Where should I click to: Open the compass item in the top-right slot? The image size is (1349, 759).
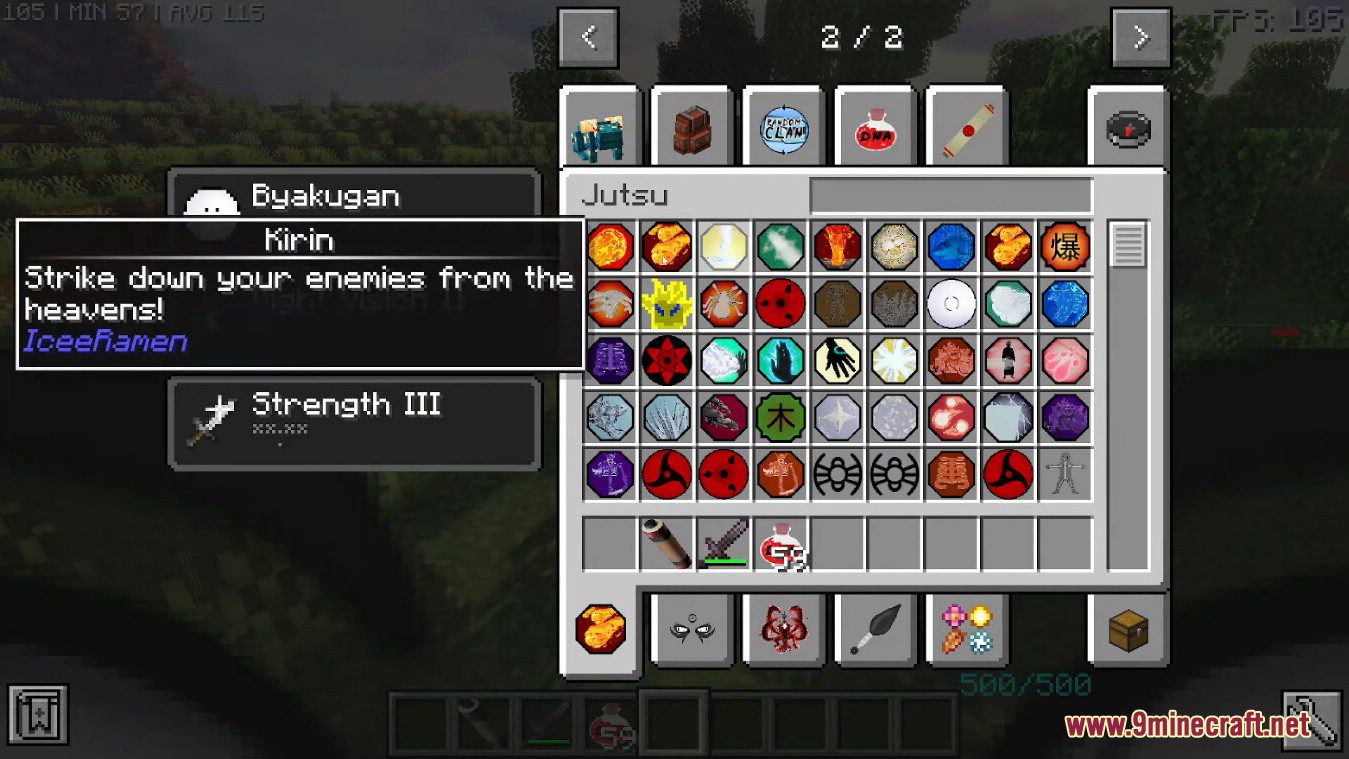click(x=1127, y=128)
